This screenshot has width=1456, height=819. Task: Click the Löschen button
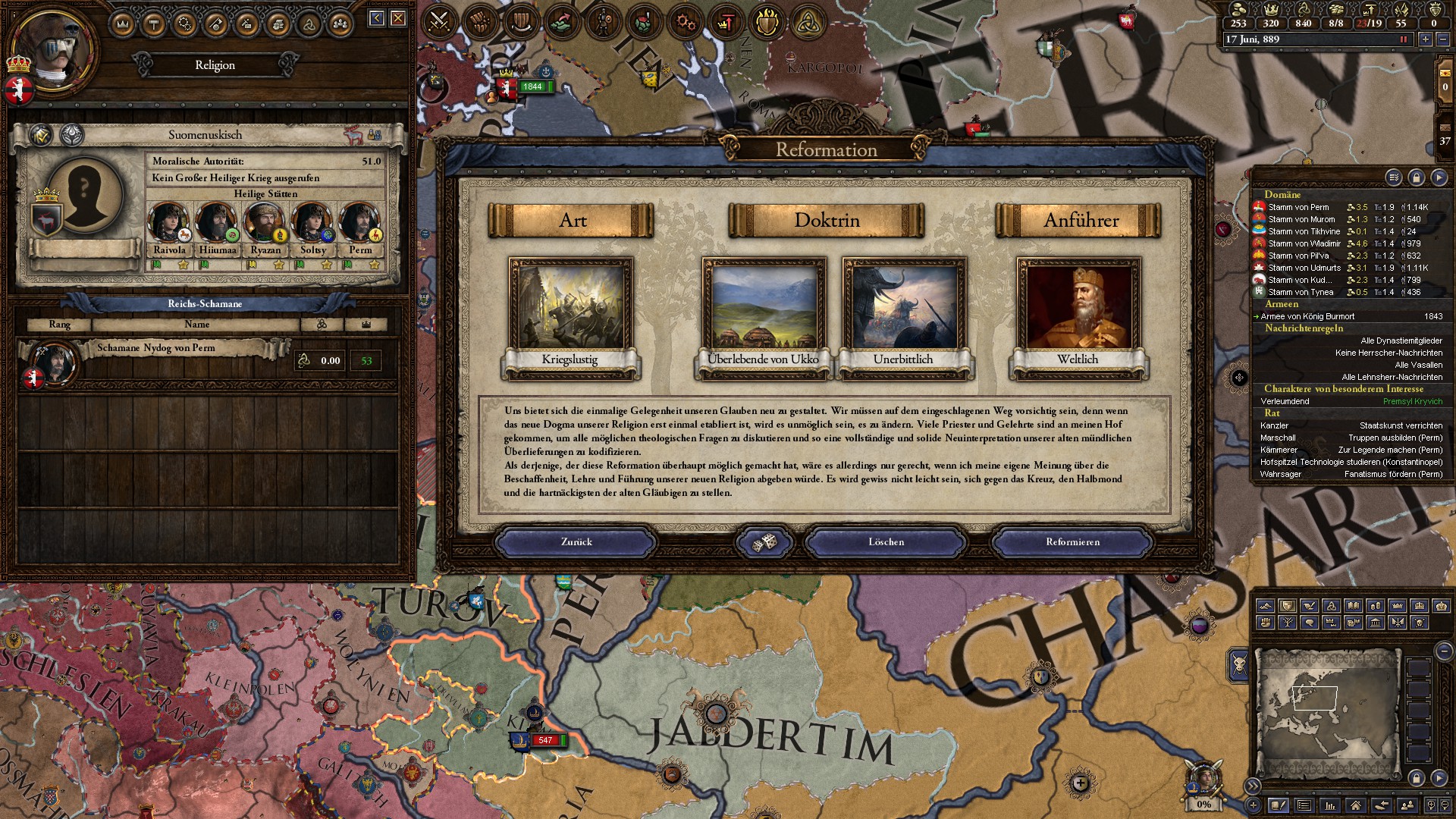886,542
